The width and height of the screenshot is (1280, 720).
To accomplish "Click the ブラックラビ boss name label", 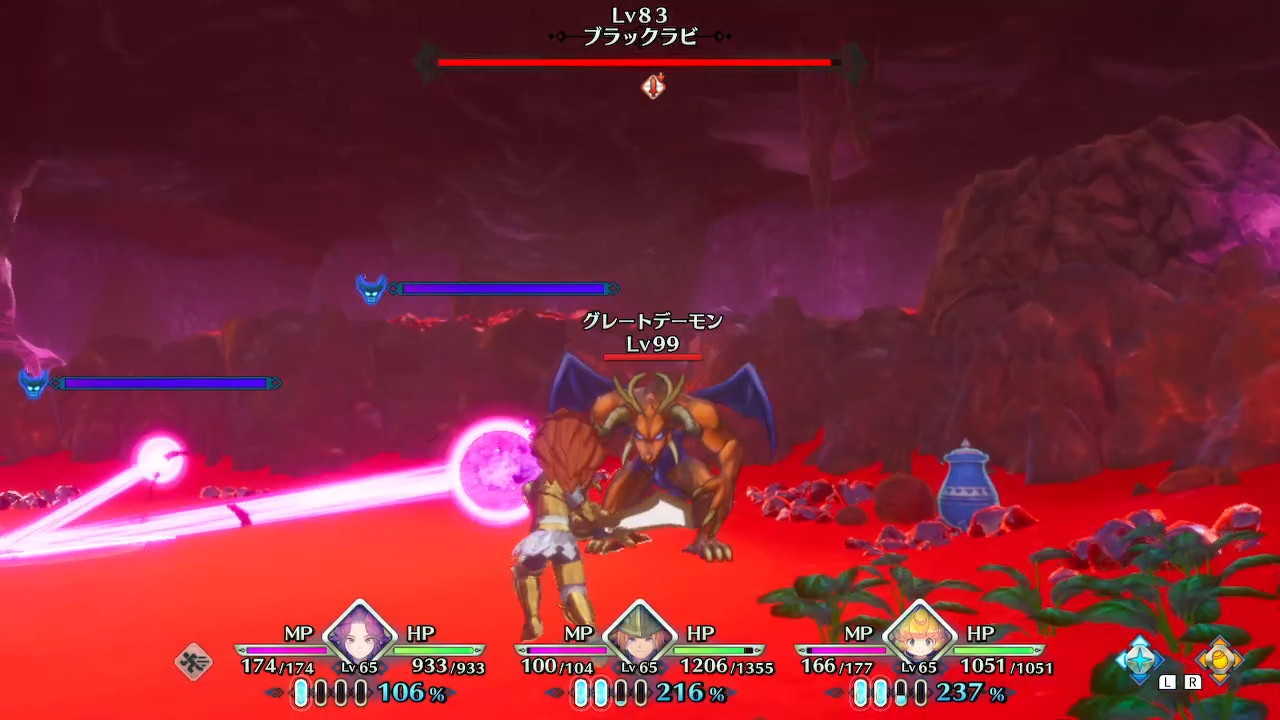I will point(640,38).
